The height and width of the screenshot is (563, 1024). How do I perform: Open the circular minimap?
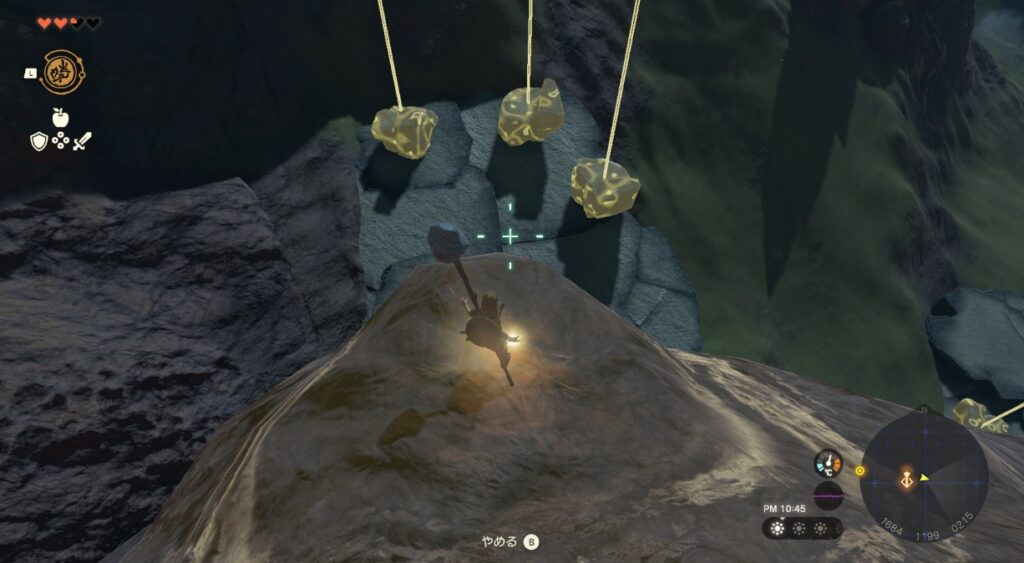pyautogui.click(x=924, y=477)
